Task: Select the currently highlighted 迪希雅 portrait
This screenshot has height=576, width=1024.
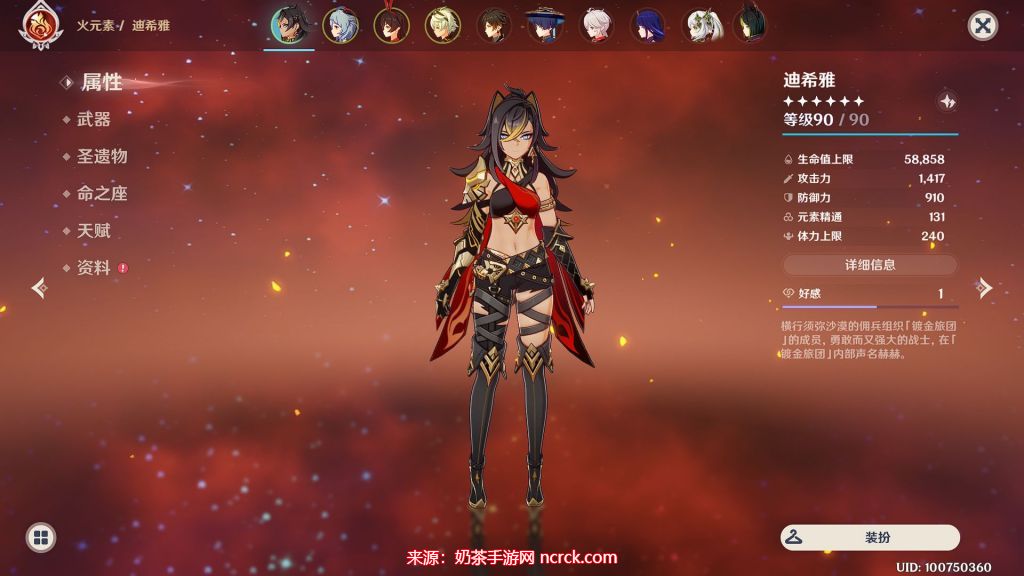Action: 290,25
